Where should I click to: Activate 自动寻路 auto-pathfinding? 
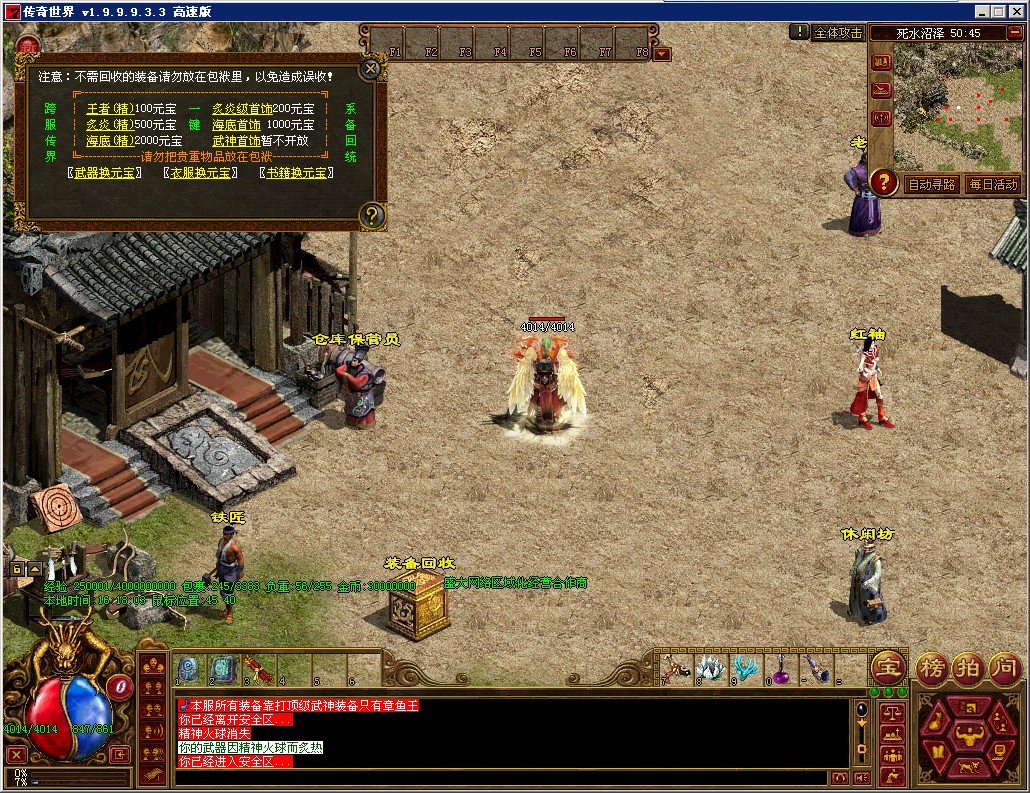click(x=932, y=184)
